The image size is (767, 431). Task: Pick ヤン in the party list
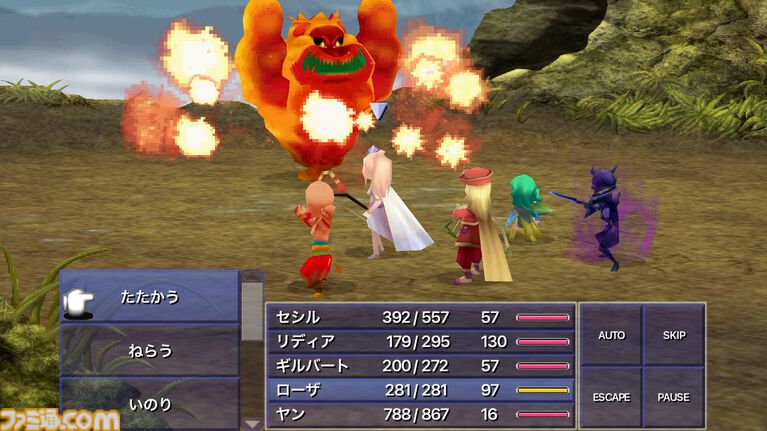point(420,413)
